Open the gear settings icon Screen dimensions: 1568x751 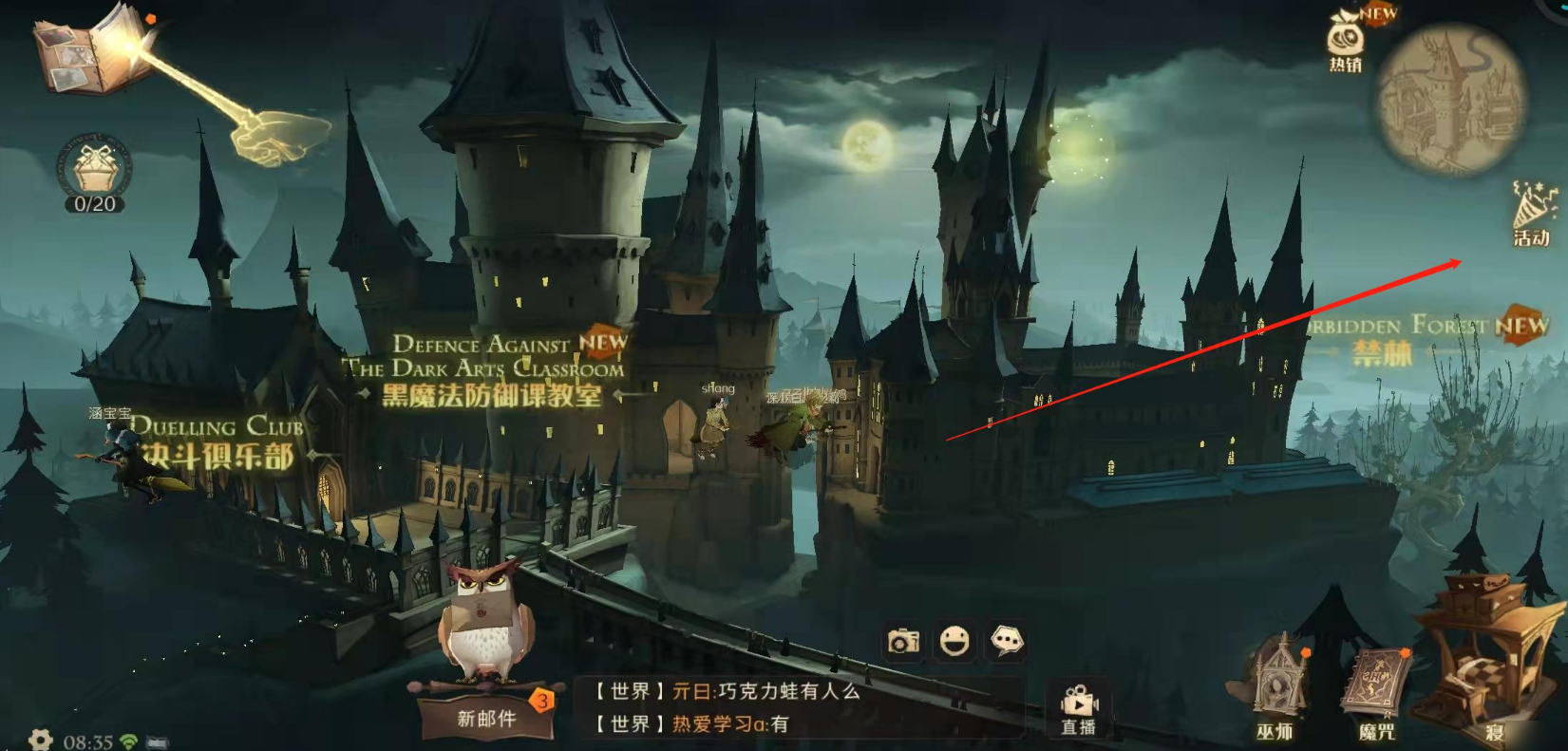40,740
